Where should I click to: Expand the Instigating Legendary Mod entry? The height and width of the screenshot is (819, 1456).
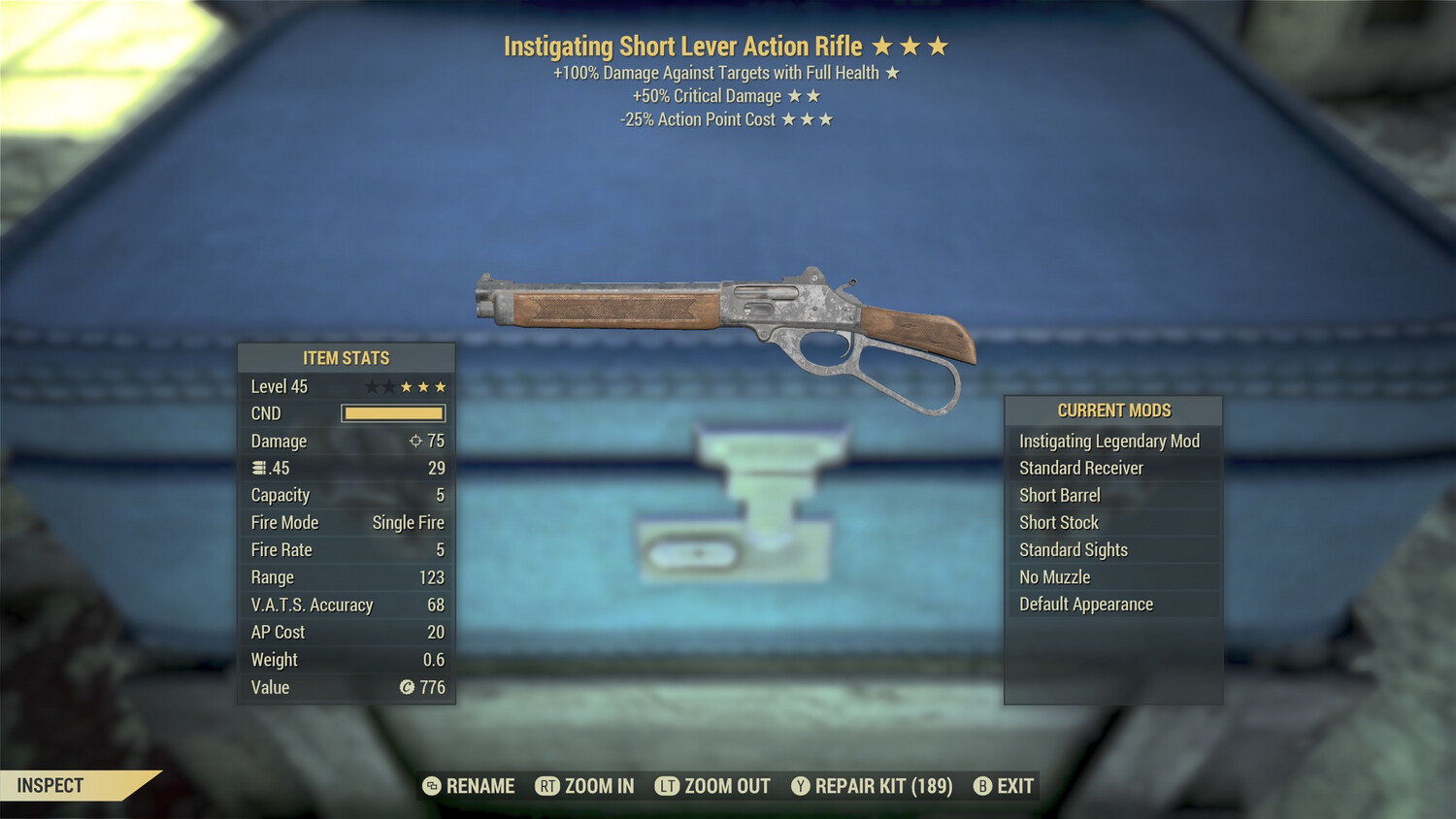tap(1109, 441)
